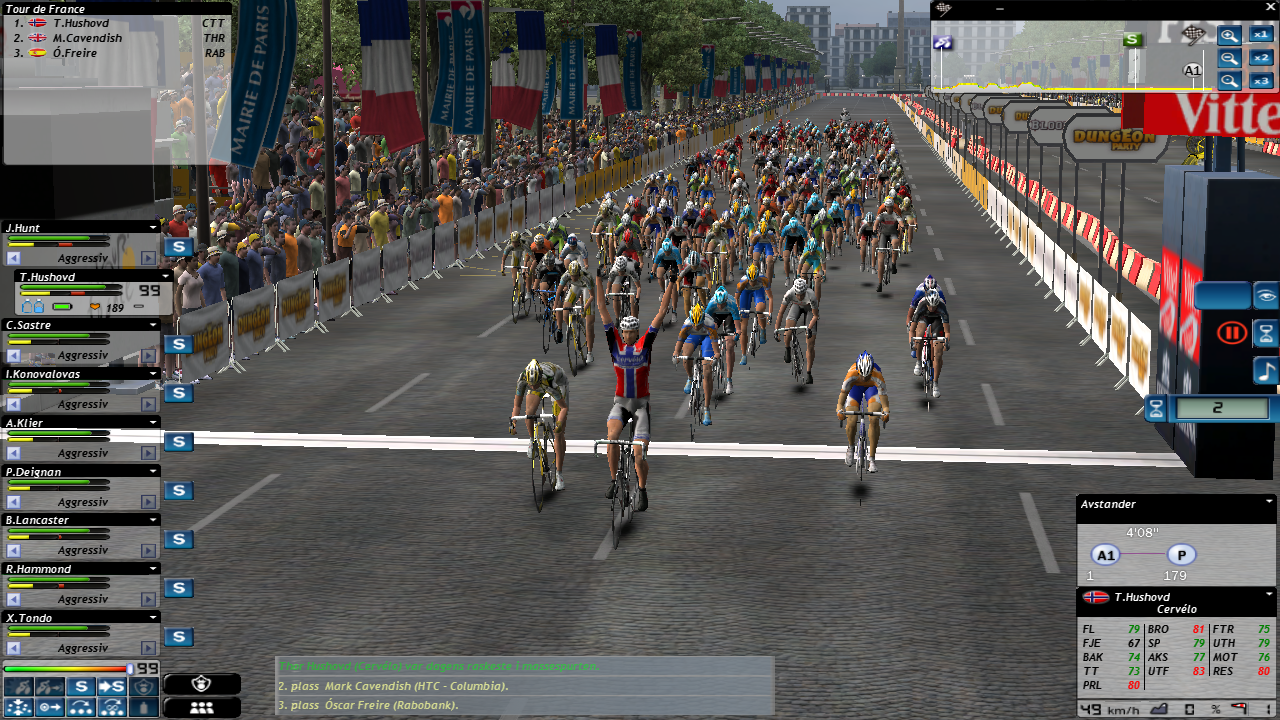Activate sprint button beside X.Tondo

tap(178, 637)
